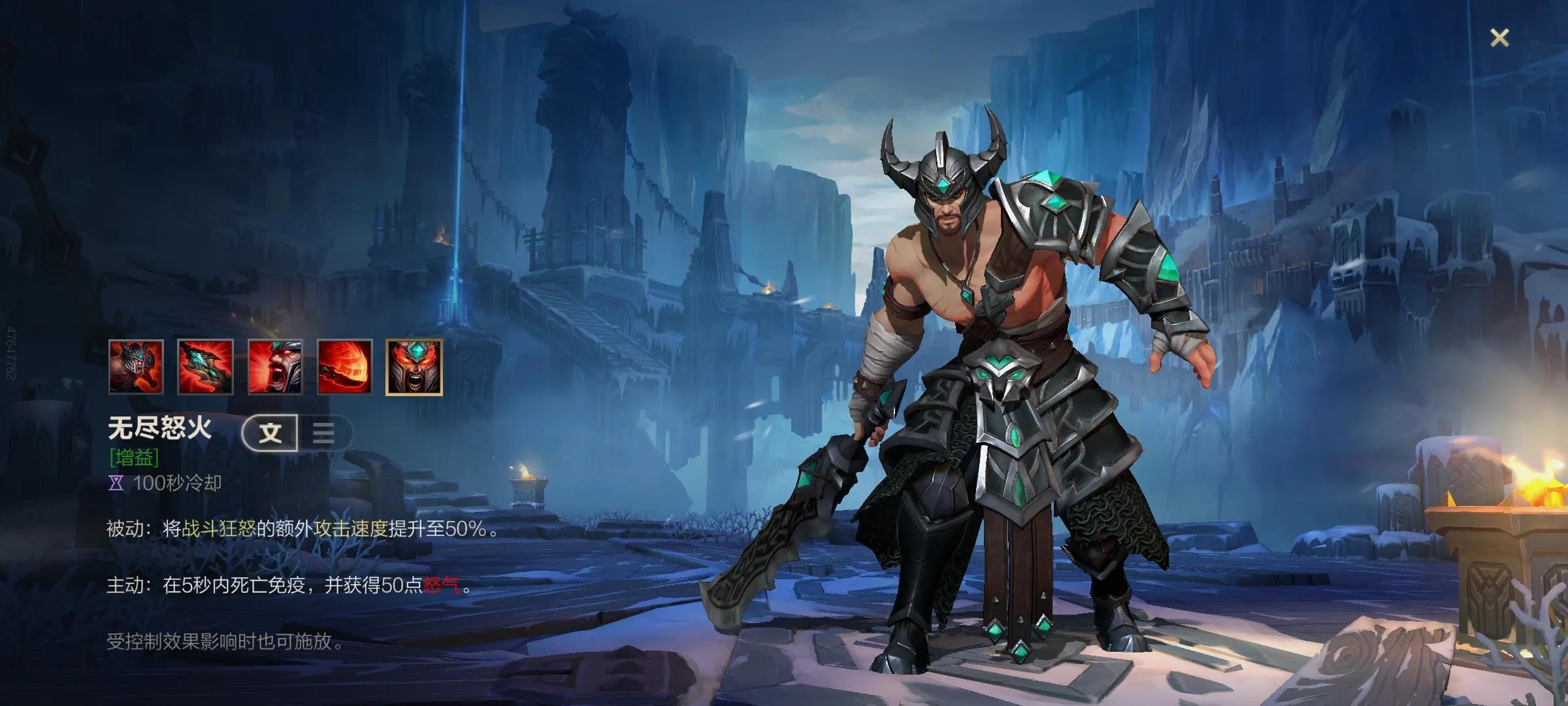This screenshot has width=1568, height=706.
Task: Select Tryndamere's passive ability icon
Action: point(136,367)
